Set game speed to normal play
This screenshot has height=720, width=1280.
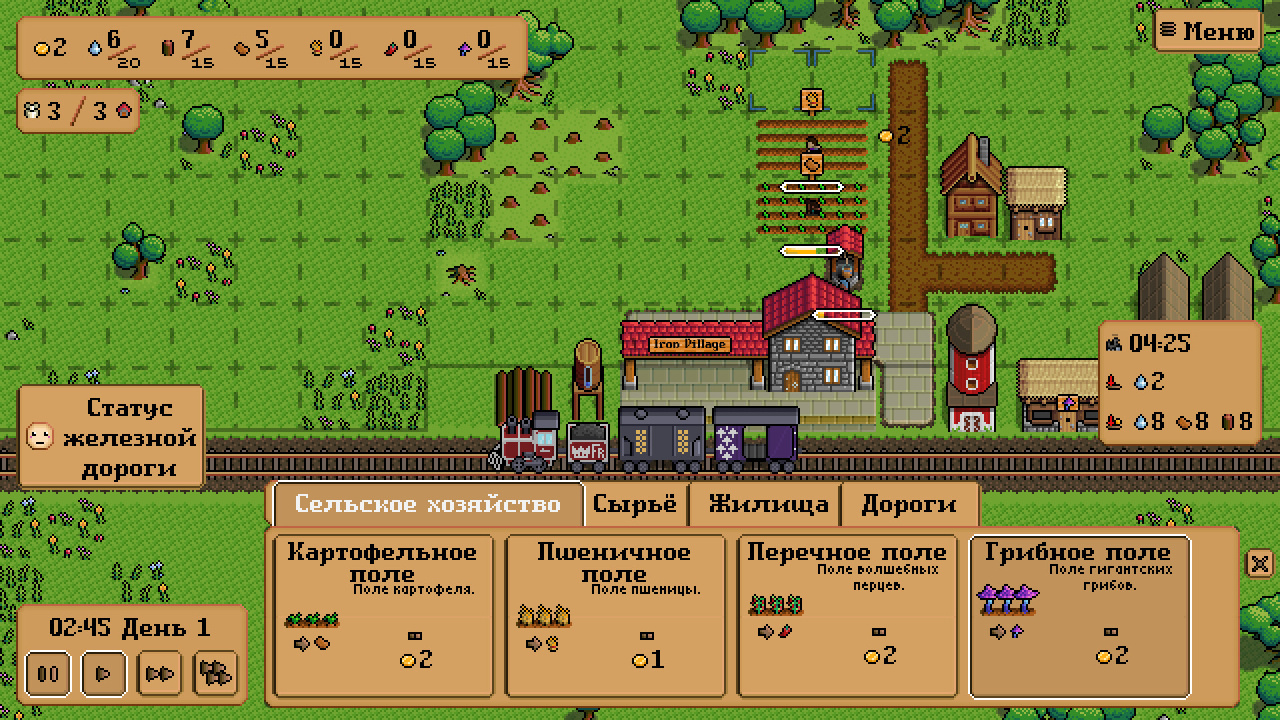point(103,674)
